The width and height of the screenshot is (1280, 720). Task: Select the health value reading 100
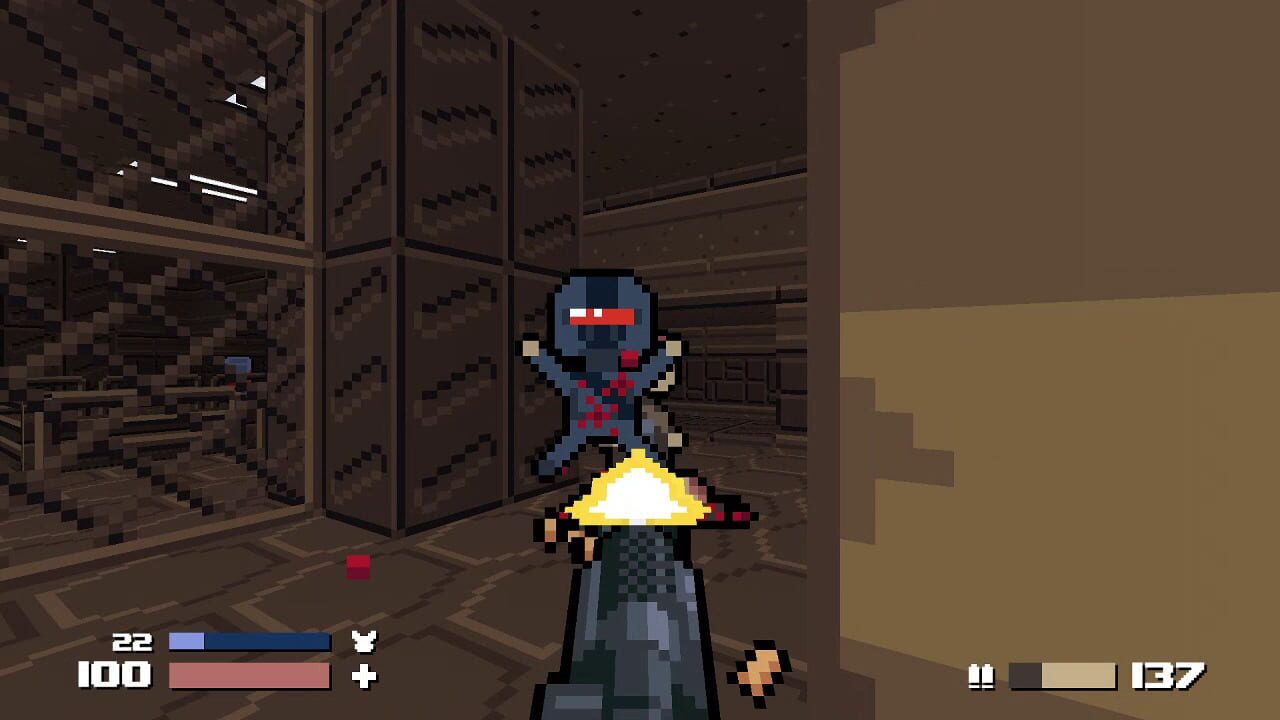point(113,676)
